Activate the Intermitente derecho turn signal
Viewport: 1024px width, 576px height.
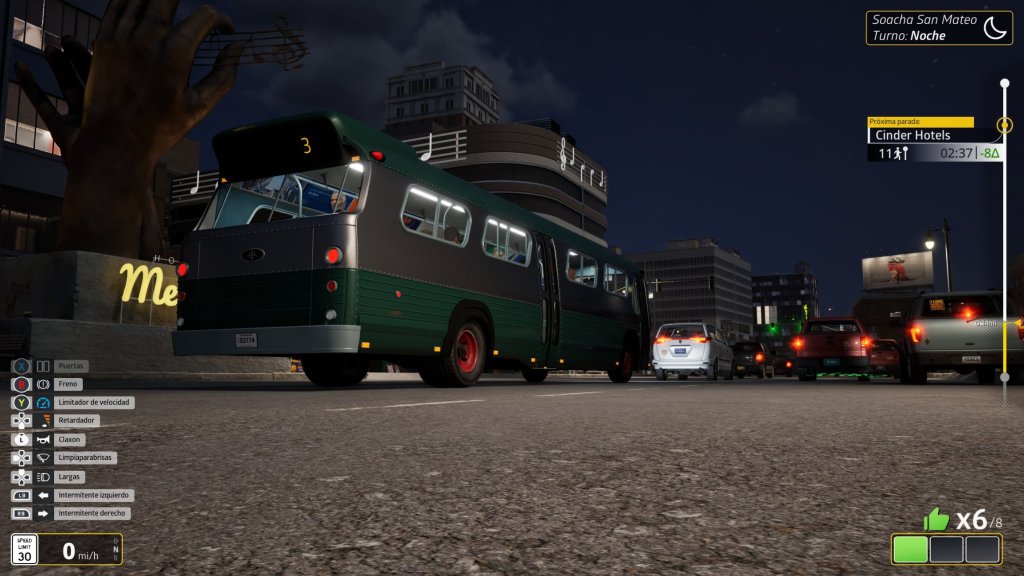click(x=93, y=513)
